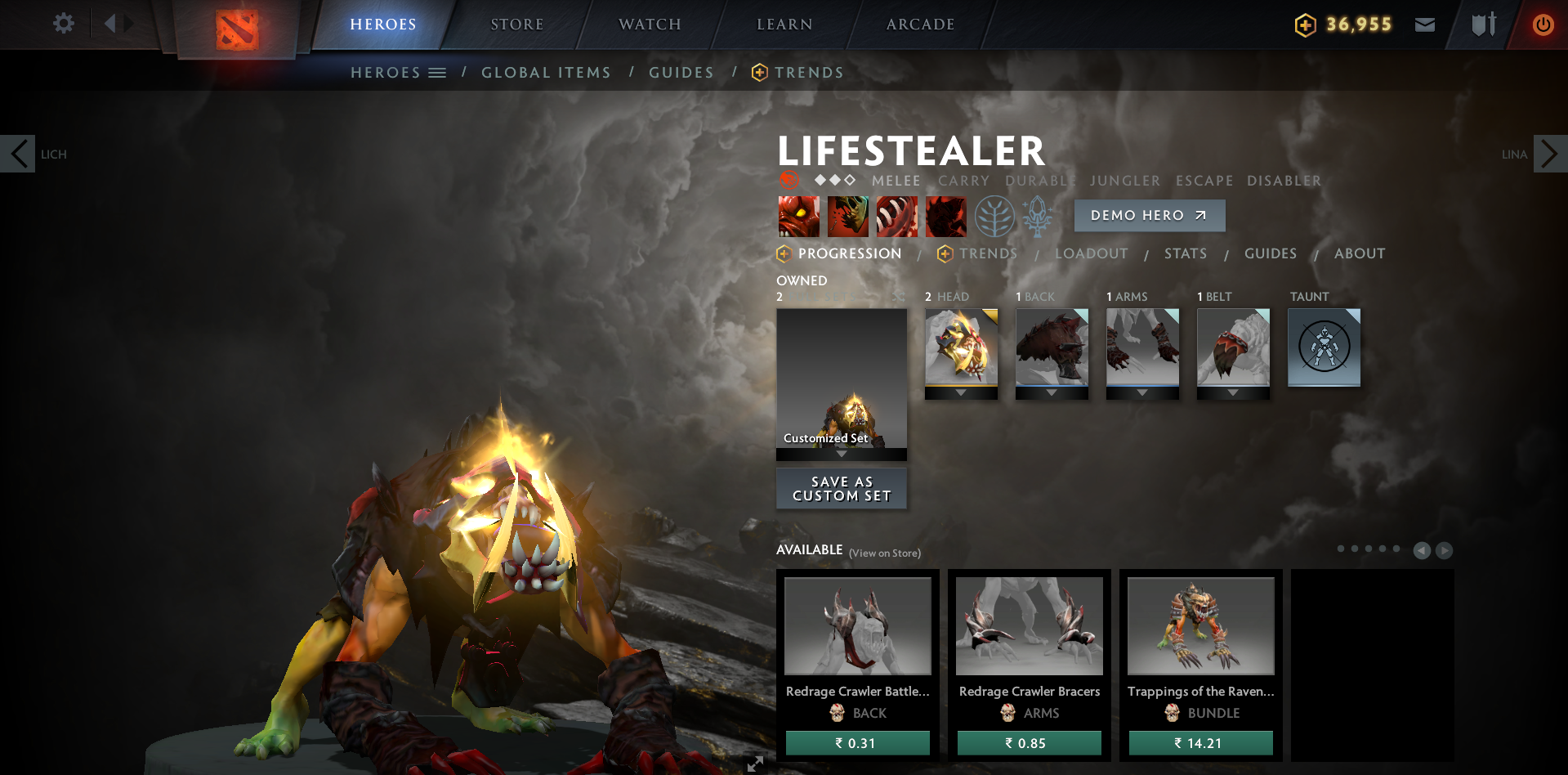Click the DEMO HERO button
This screenshot has width=1568, height=775.
click(x=1149, y=215)
